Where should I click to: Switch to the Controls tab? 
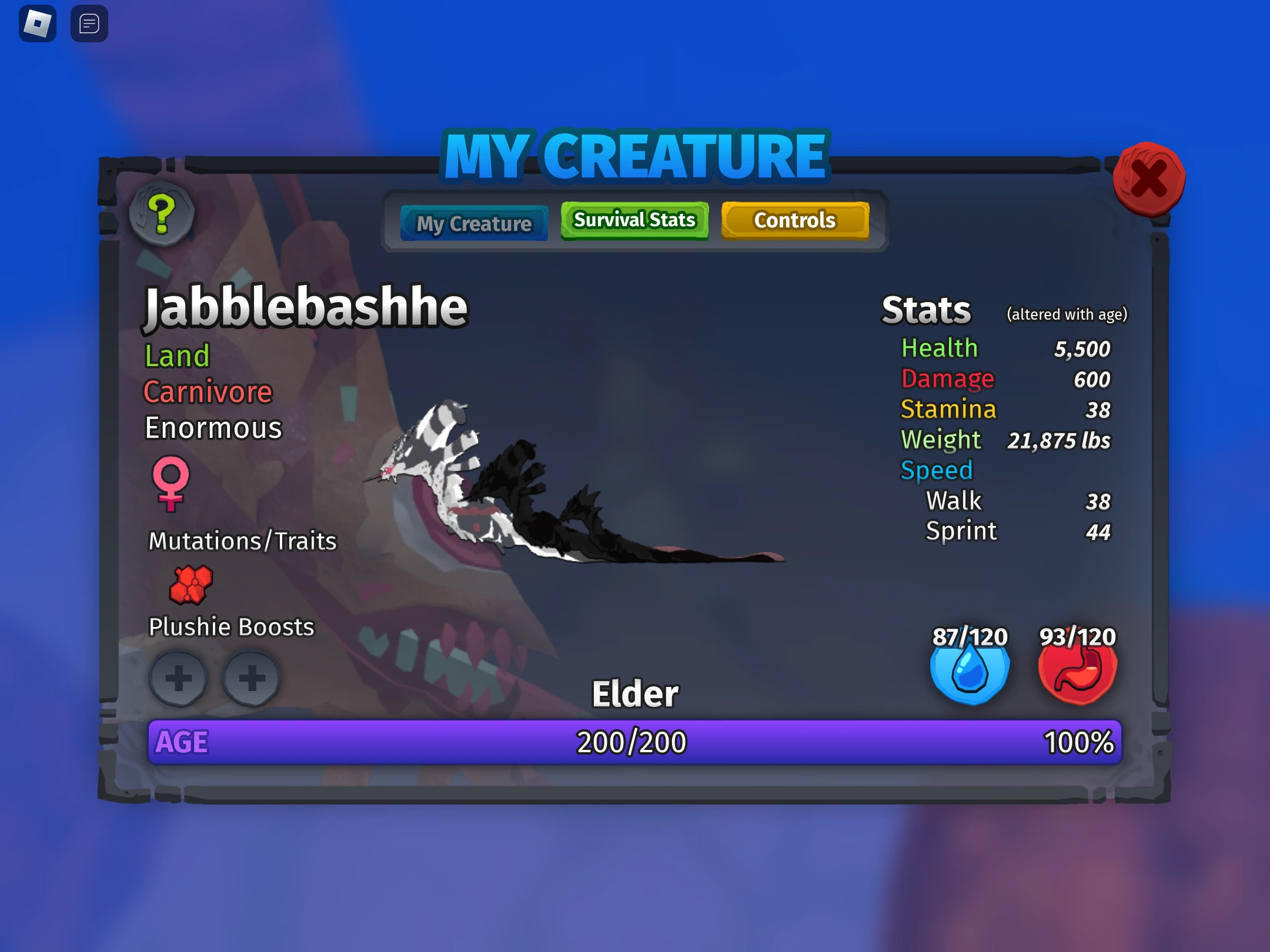794,220
